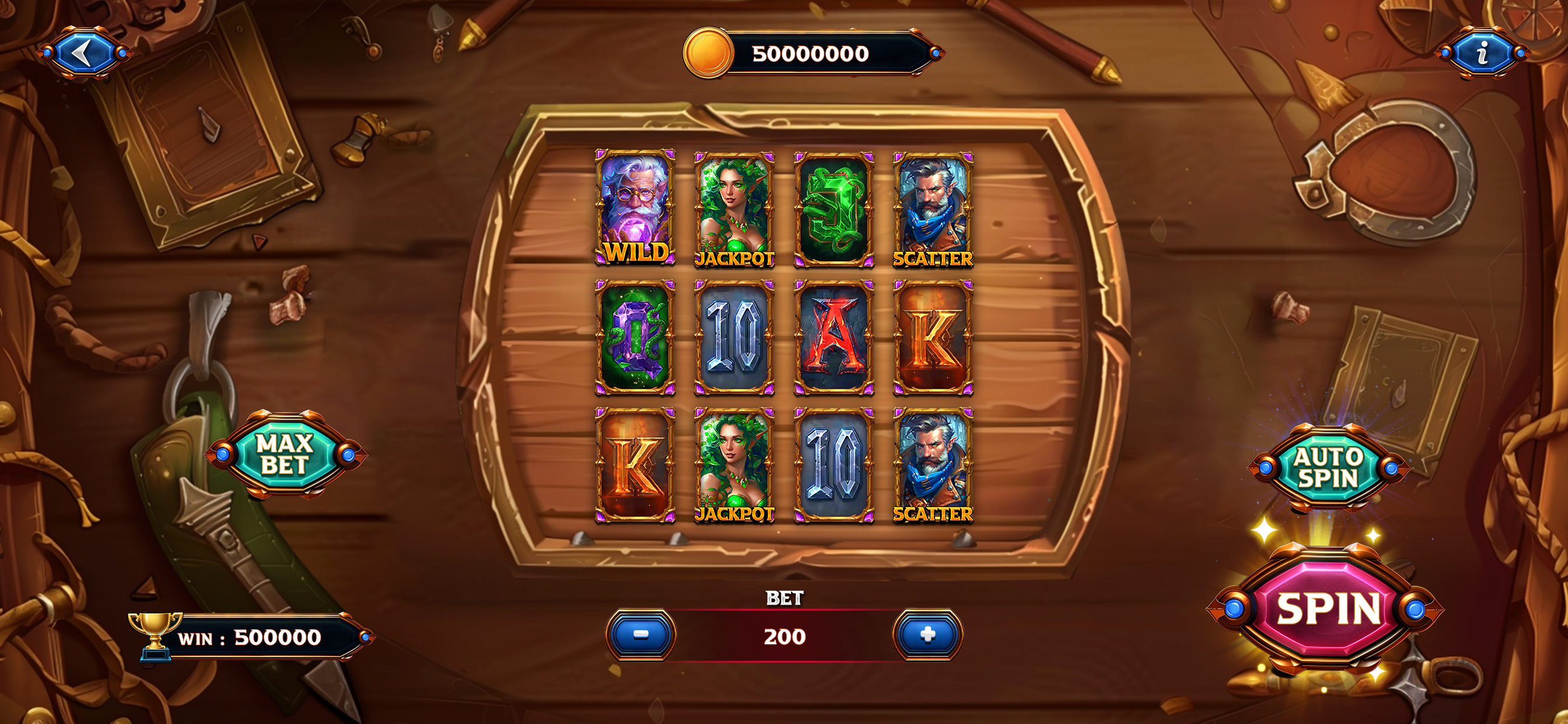Screen dimensions: 1568x724
Task: Activate the Auto Spin button
Action: [x=1328, y=468]
